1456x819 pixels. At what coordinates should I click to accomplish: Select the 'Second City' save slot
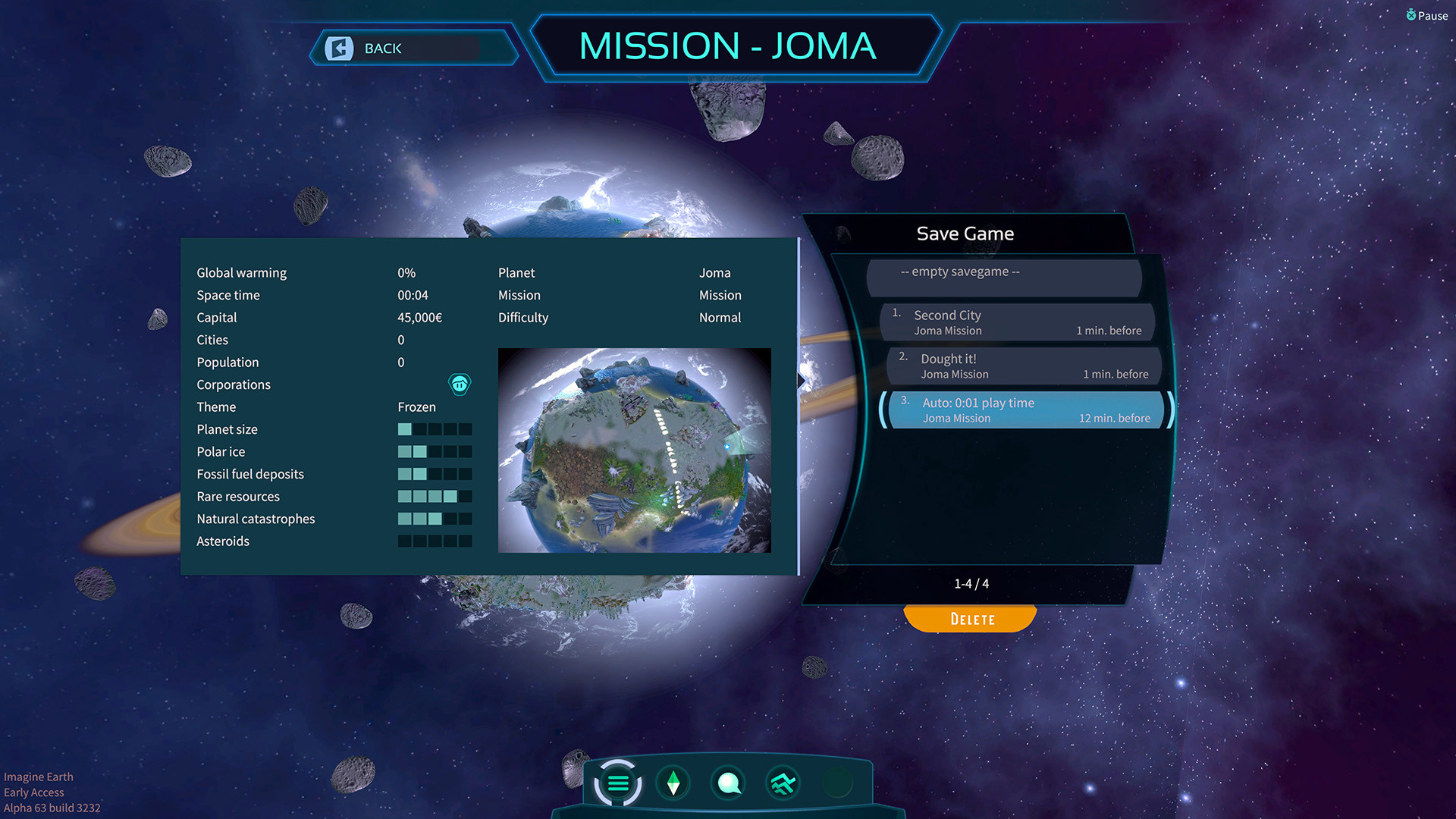[1018, 322]
